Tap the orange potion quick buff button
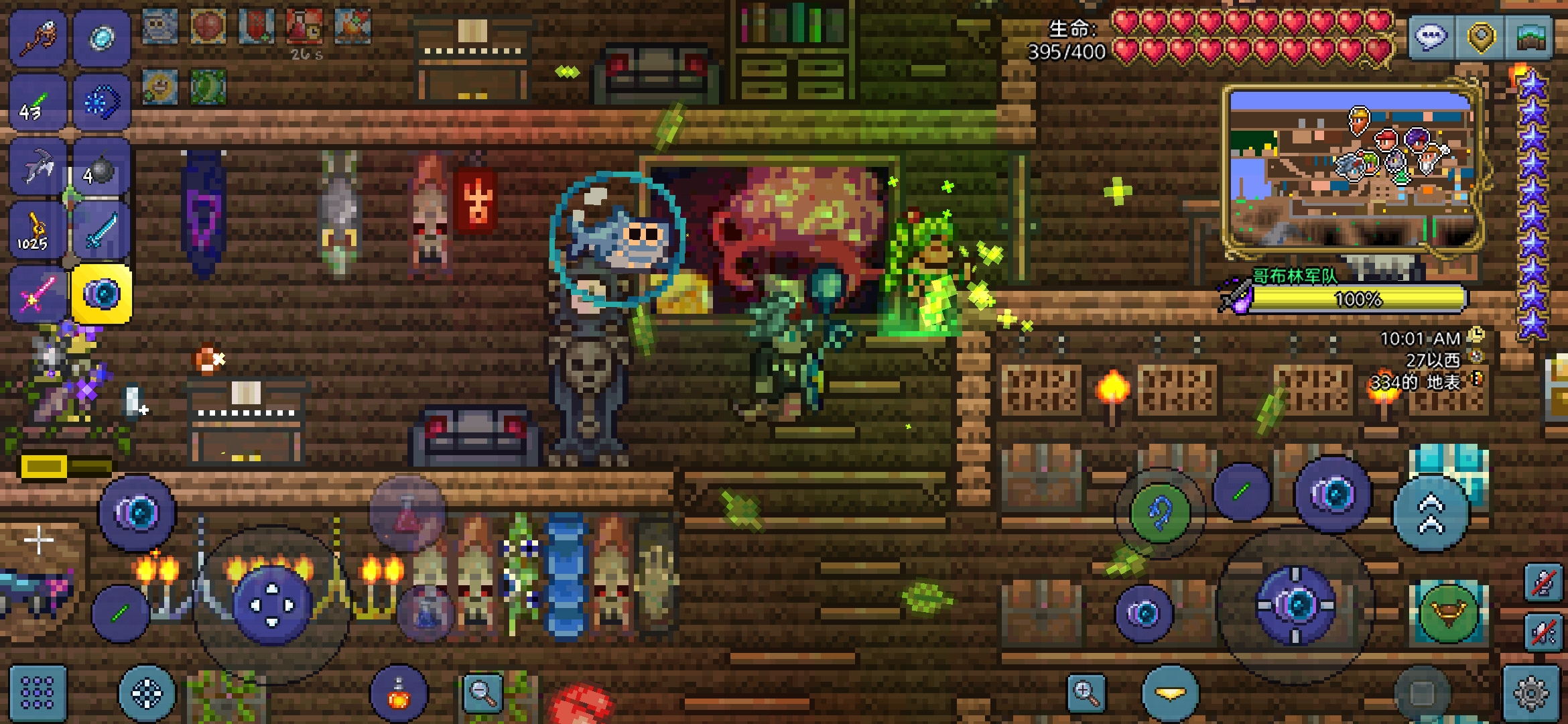Screen dimensions: 1568x724 tap(399, 694)
